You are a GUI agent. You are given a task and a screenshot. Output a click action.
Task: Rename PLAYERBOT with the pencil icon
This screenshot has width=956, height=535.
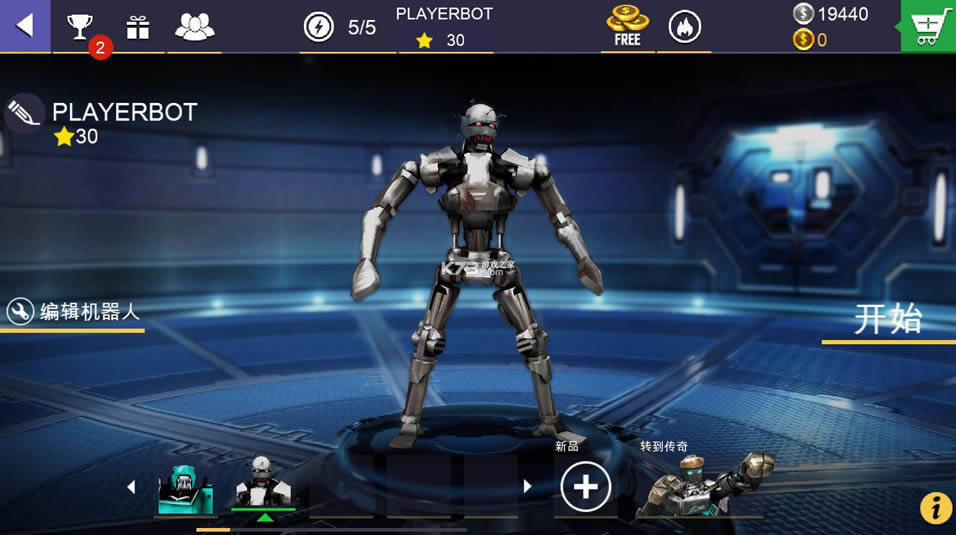point(23,112)
